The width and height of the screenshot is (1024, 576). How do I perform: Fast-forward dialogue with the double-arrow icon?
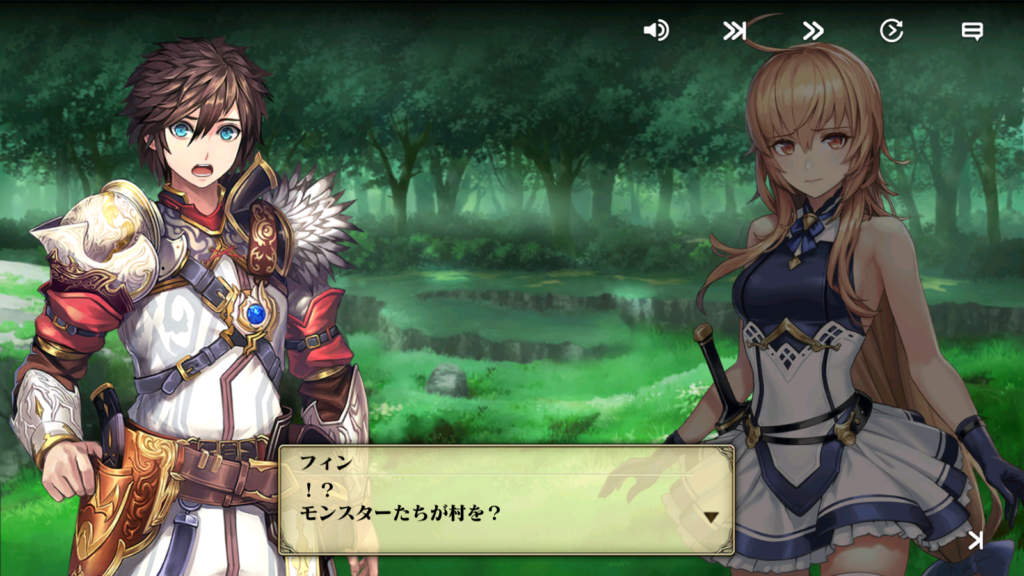pyautogui.click(x=813, y=31)
